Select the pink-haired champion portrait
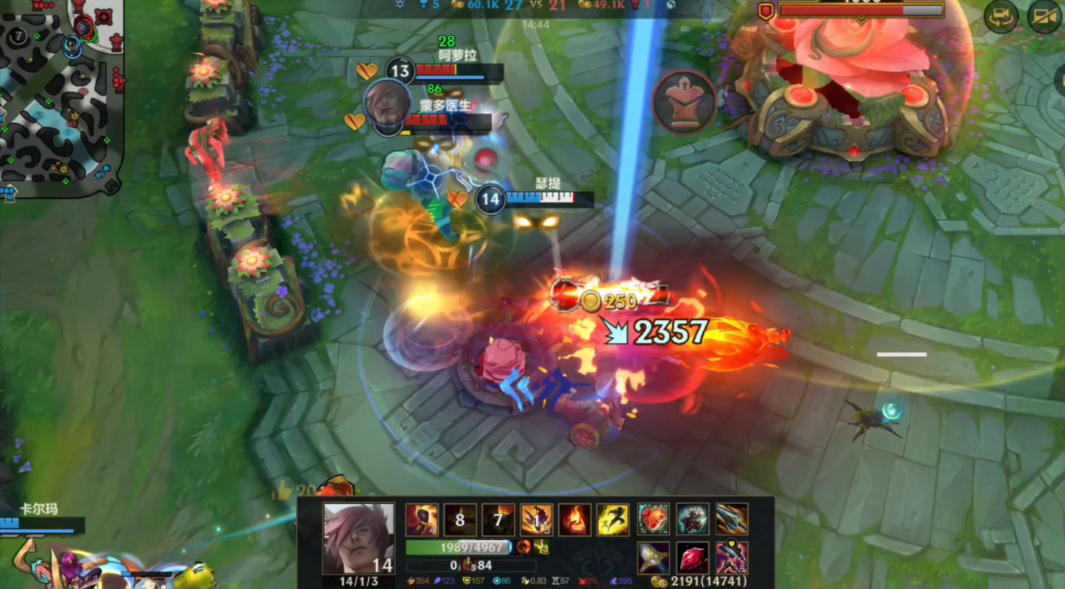Viewport: 1065px width, 589px height. (x=358, y=538)
